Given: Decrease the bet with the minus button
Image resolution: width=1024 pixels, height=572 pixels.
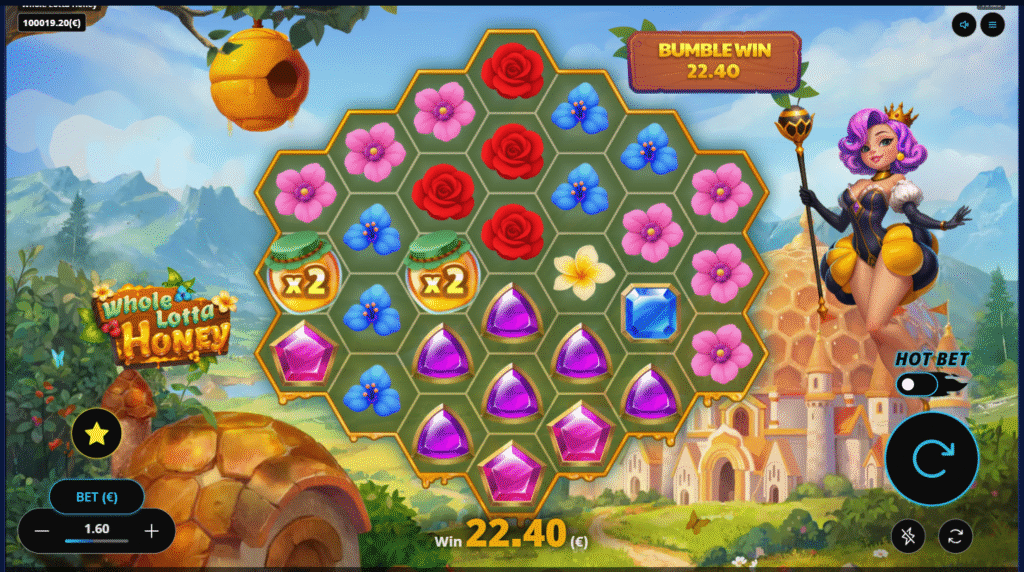Looking at the screenshot, I should pyautogui.click(x=42, y=531).
